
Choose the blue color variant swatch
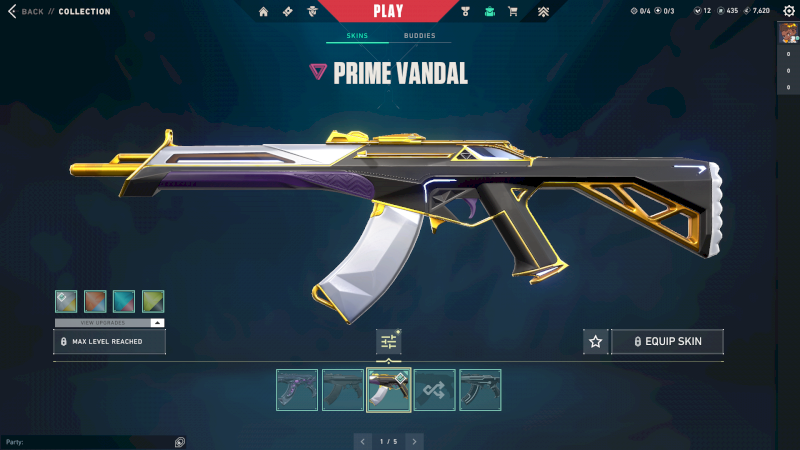coord(124,301)
